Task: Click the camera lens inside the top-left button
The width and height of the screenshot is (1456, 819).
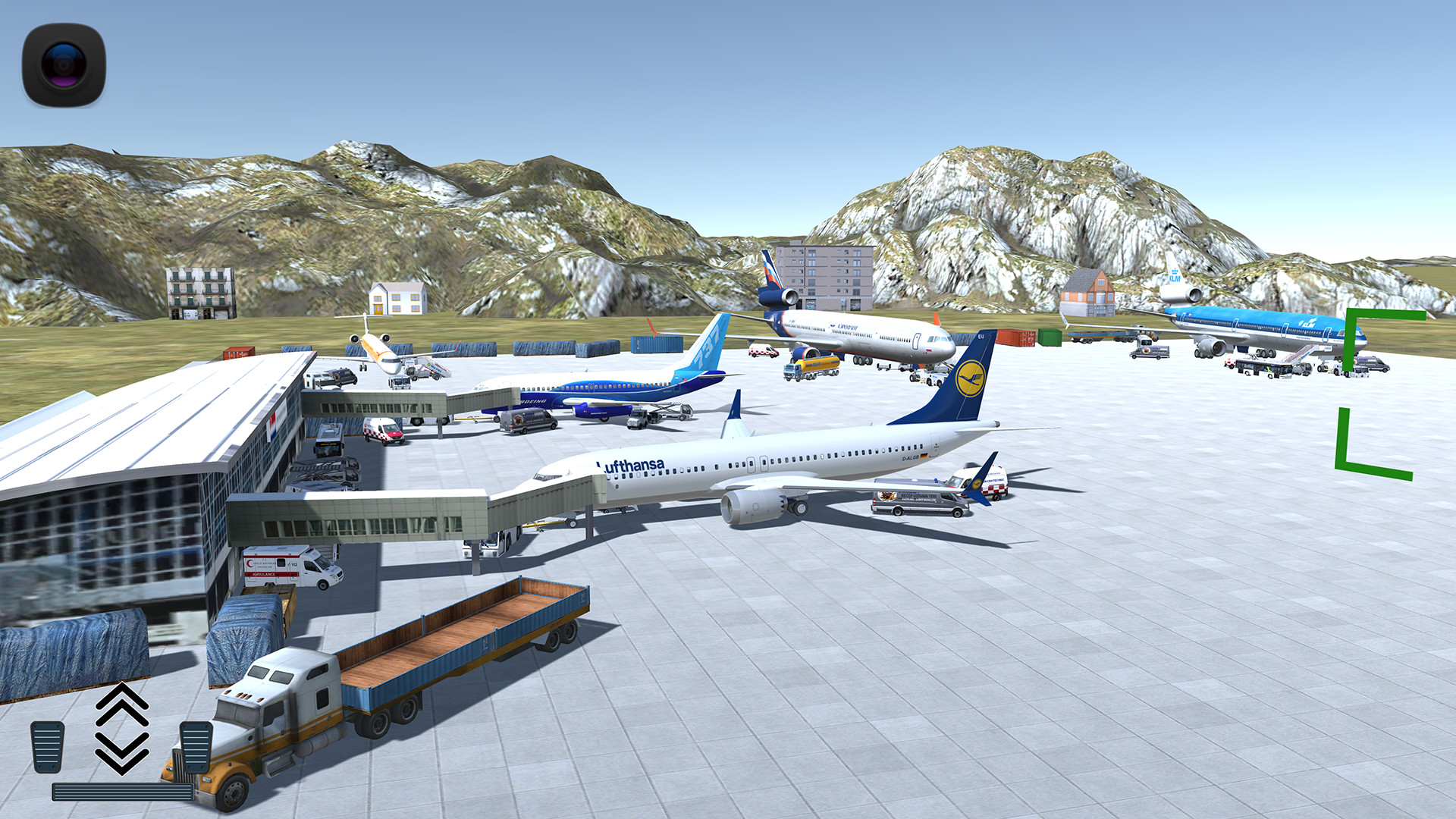Action: tap(62, 64)
